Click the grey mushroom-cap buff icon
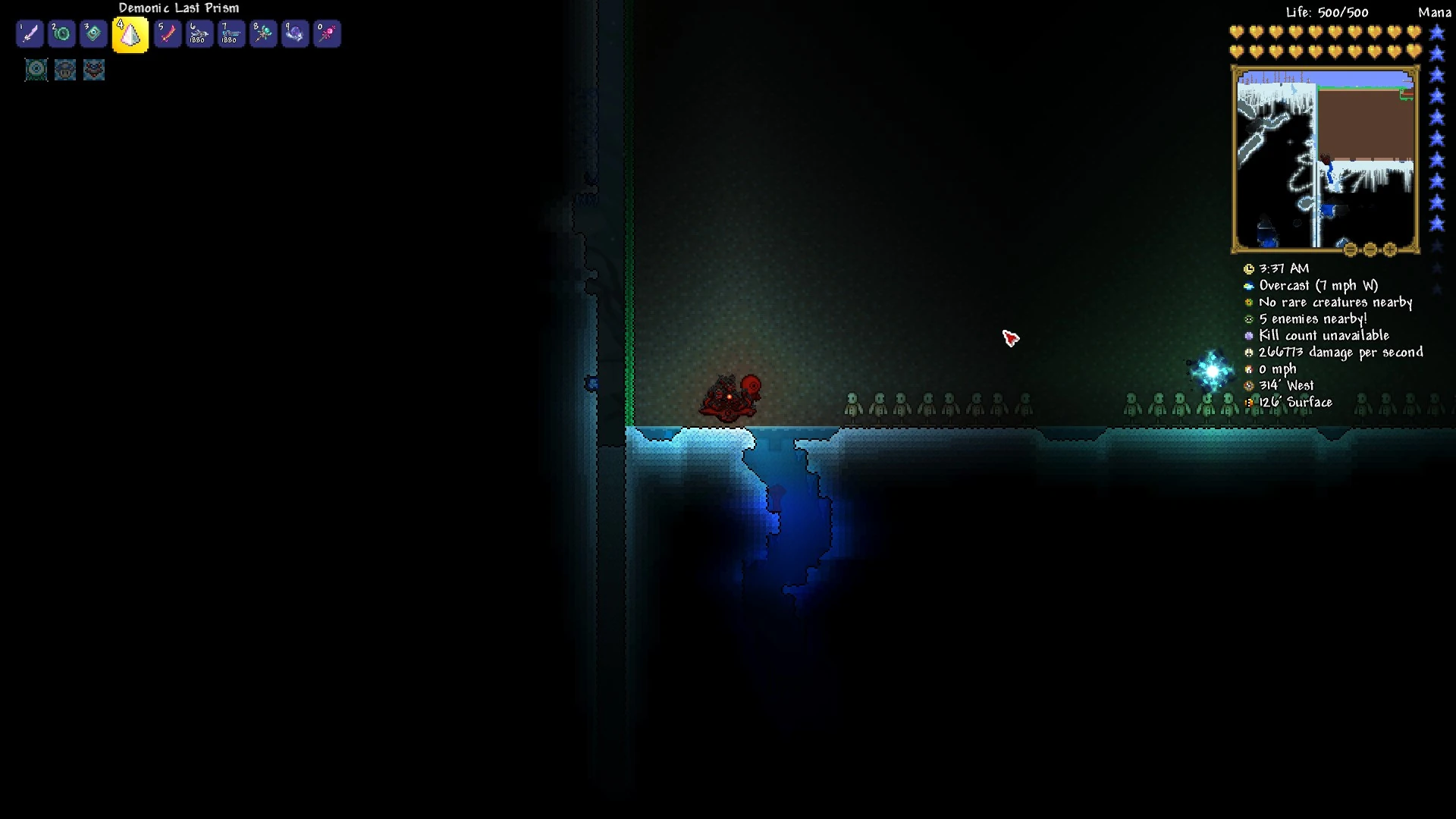1456x819 pixels. tap(65, 70)
